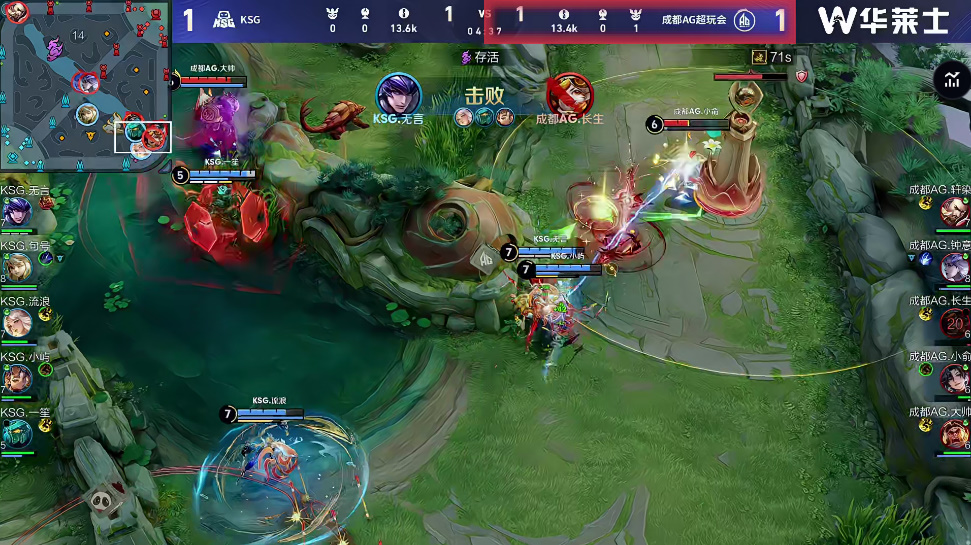Select KSG.旬号 player portrait
971x545 pixels.
17,268
